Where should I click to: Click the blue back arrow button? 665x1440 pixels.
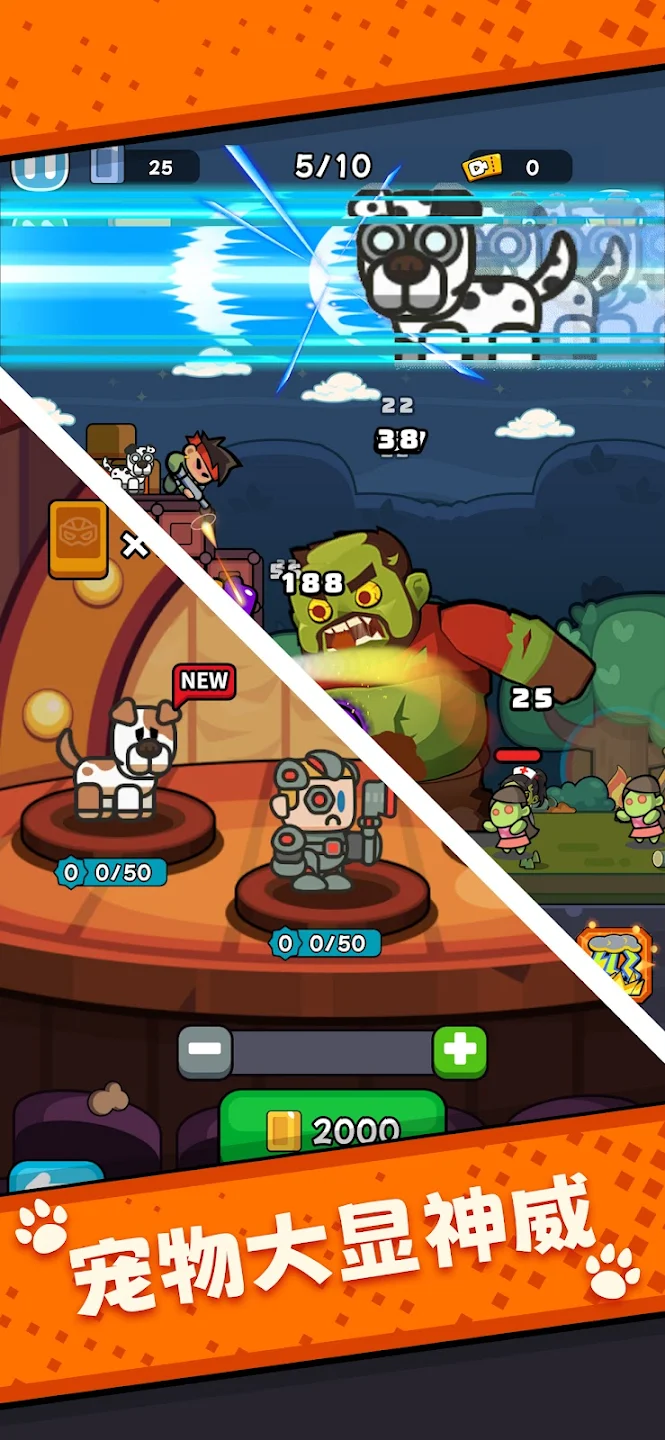(x=57, y=1177)
